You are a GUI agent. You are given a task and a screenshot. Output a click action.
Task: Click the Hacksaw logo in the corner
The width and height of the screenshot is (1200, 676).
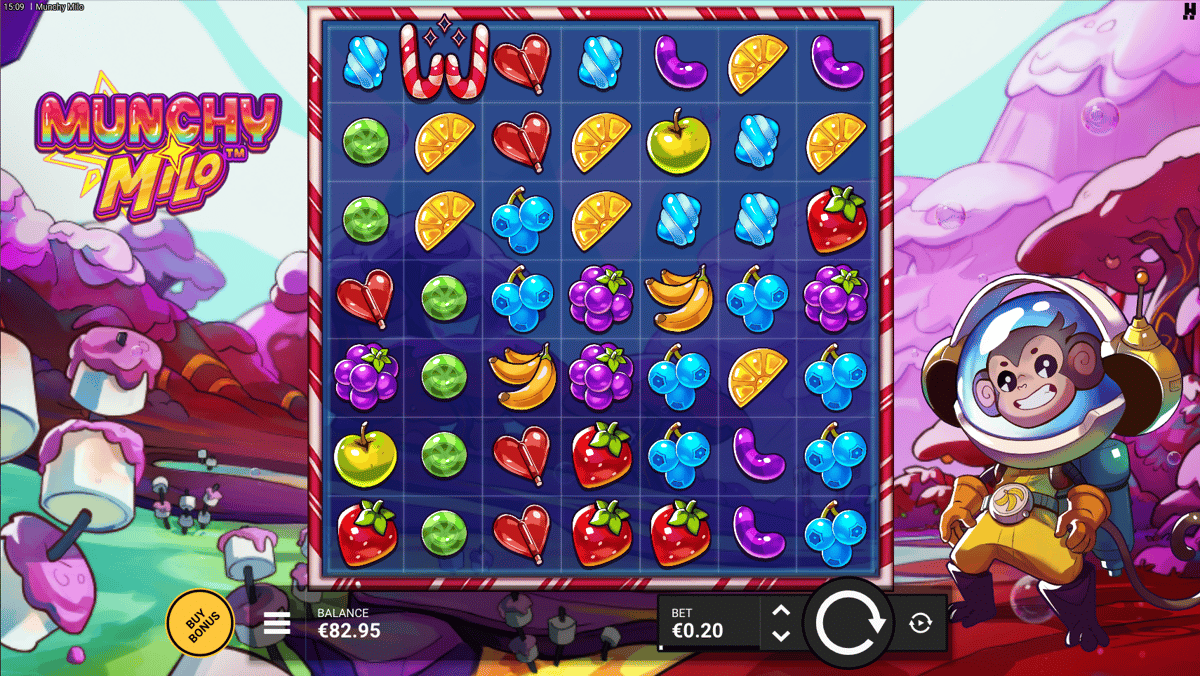(1187, 10)
